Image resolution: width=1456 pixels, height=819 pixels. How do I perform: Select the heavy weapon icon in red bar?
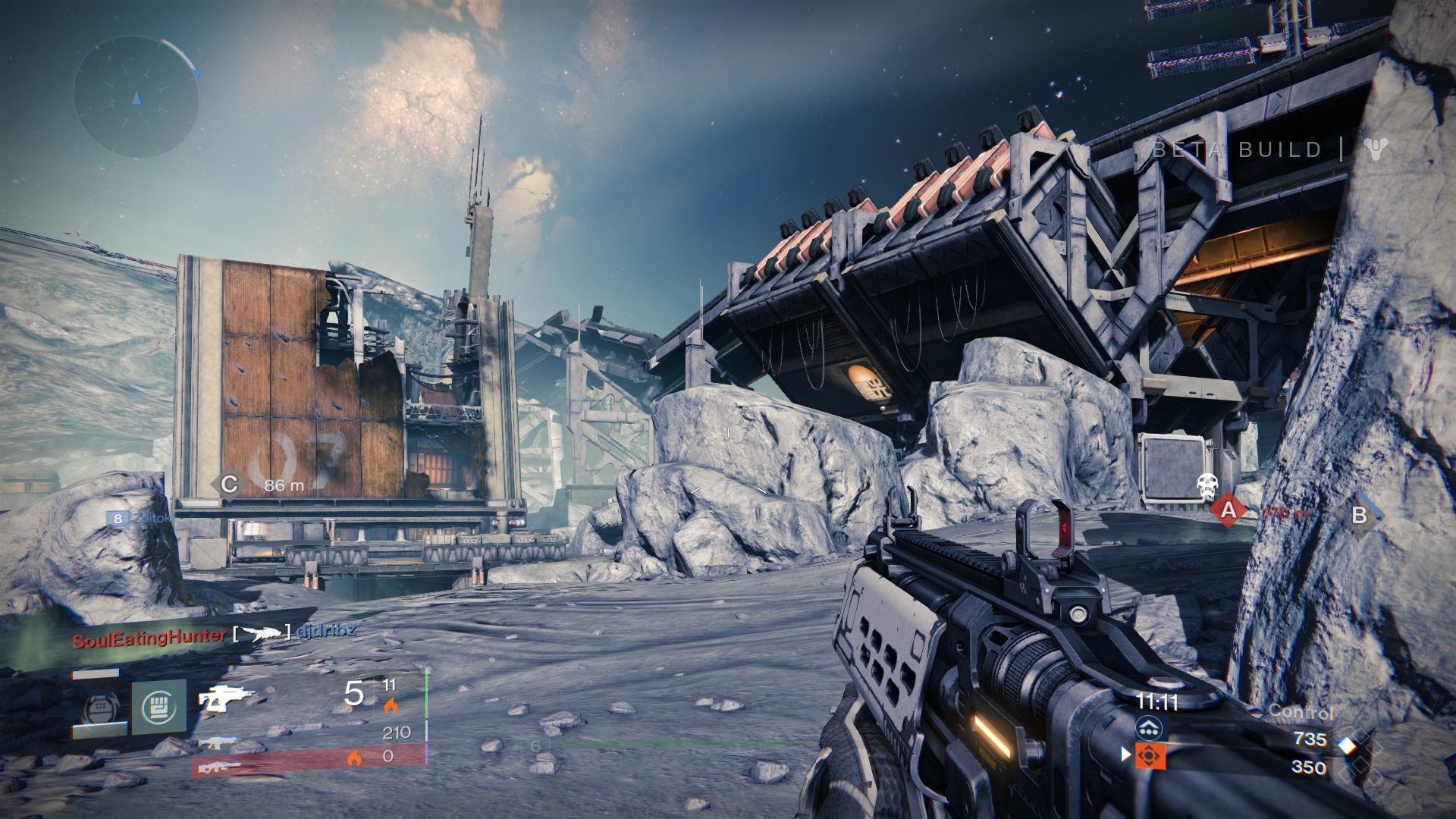tap(219, 767)
